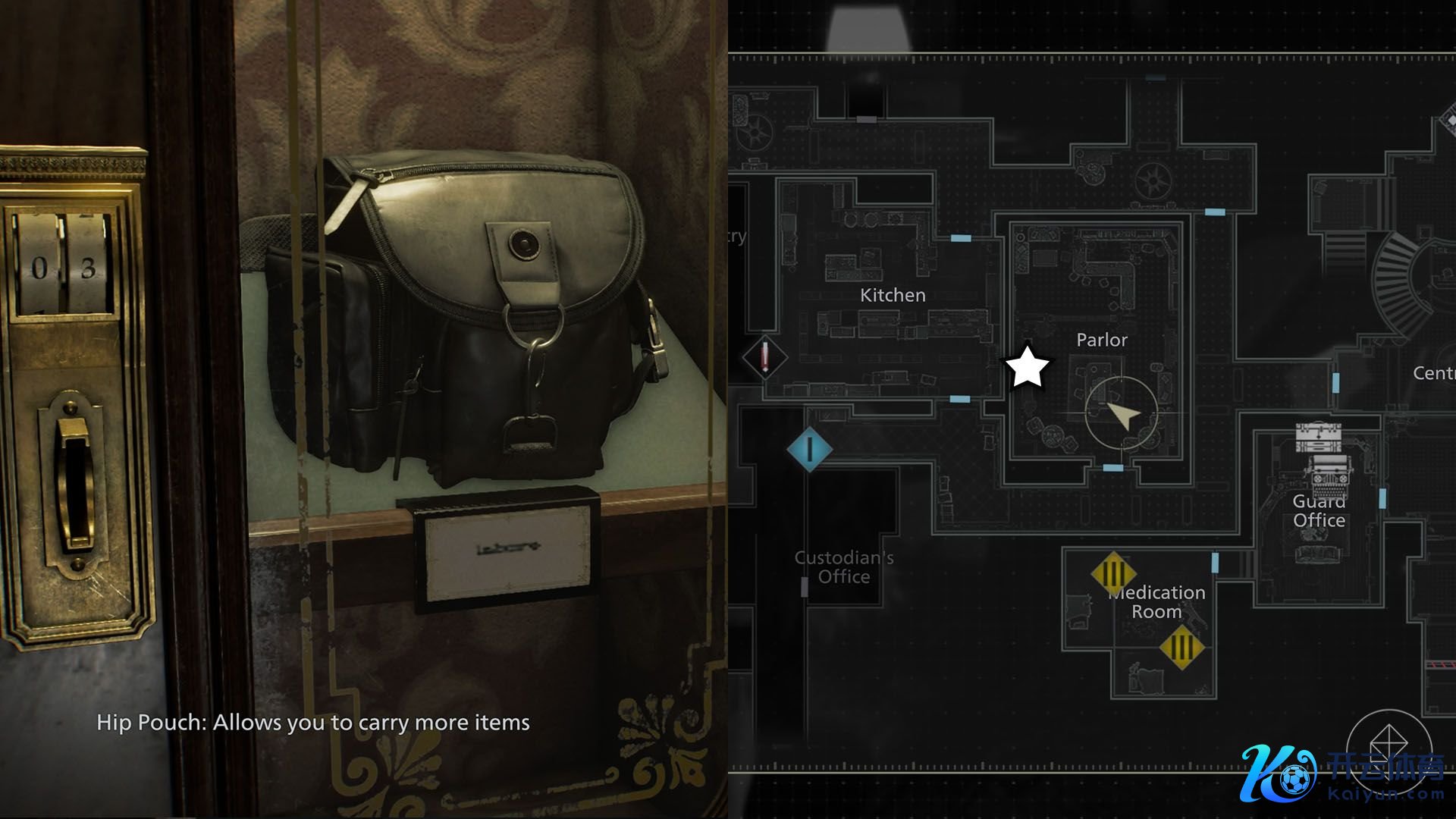Click the white star marker on the map

tap(1027, 368)
